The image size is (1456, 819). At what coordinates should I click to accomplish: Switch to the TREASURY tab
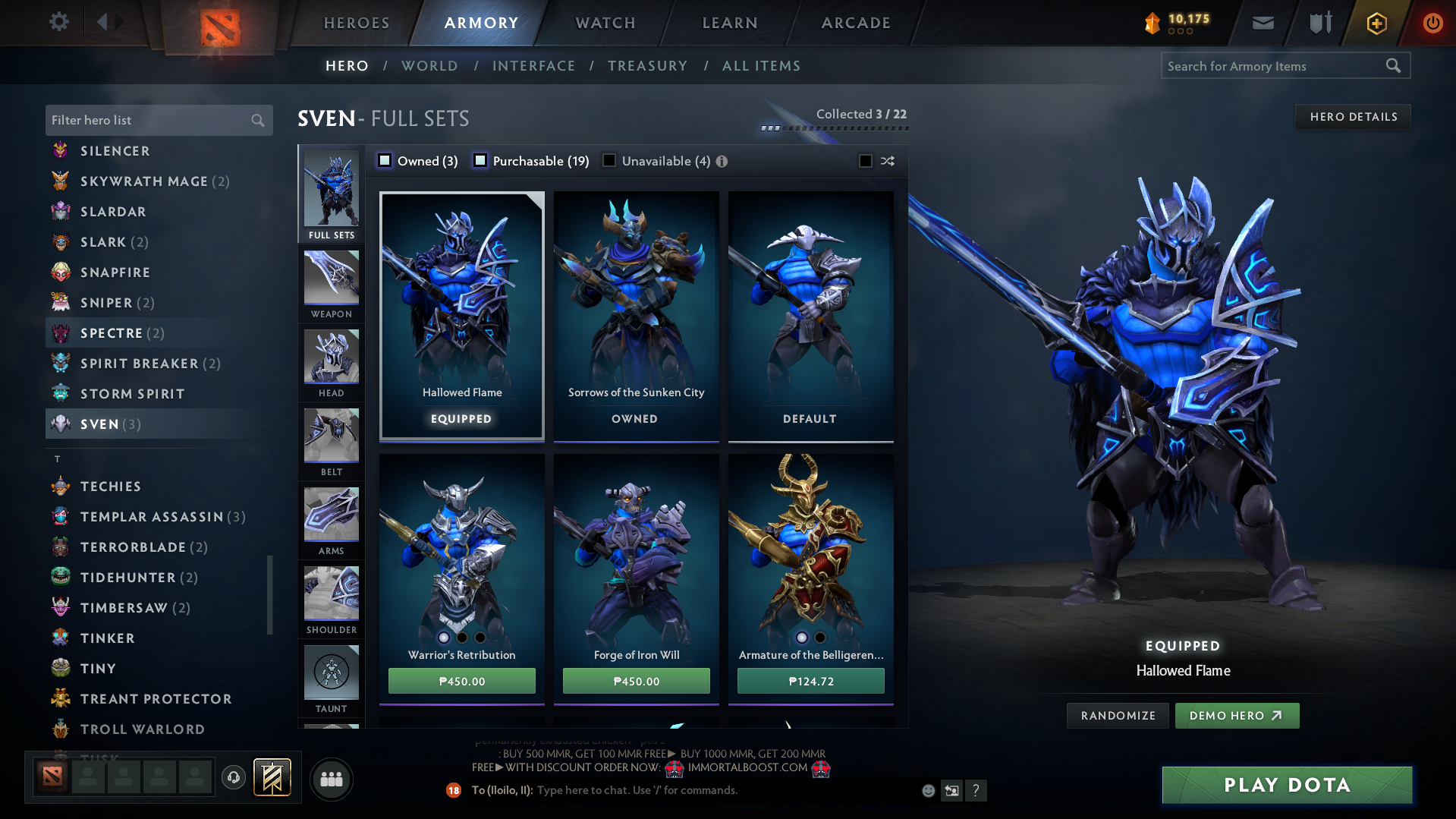coord(647,66)
